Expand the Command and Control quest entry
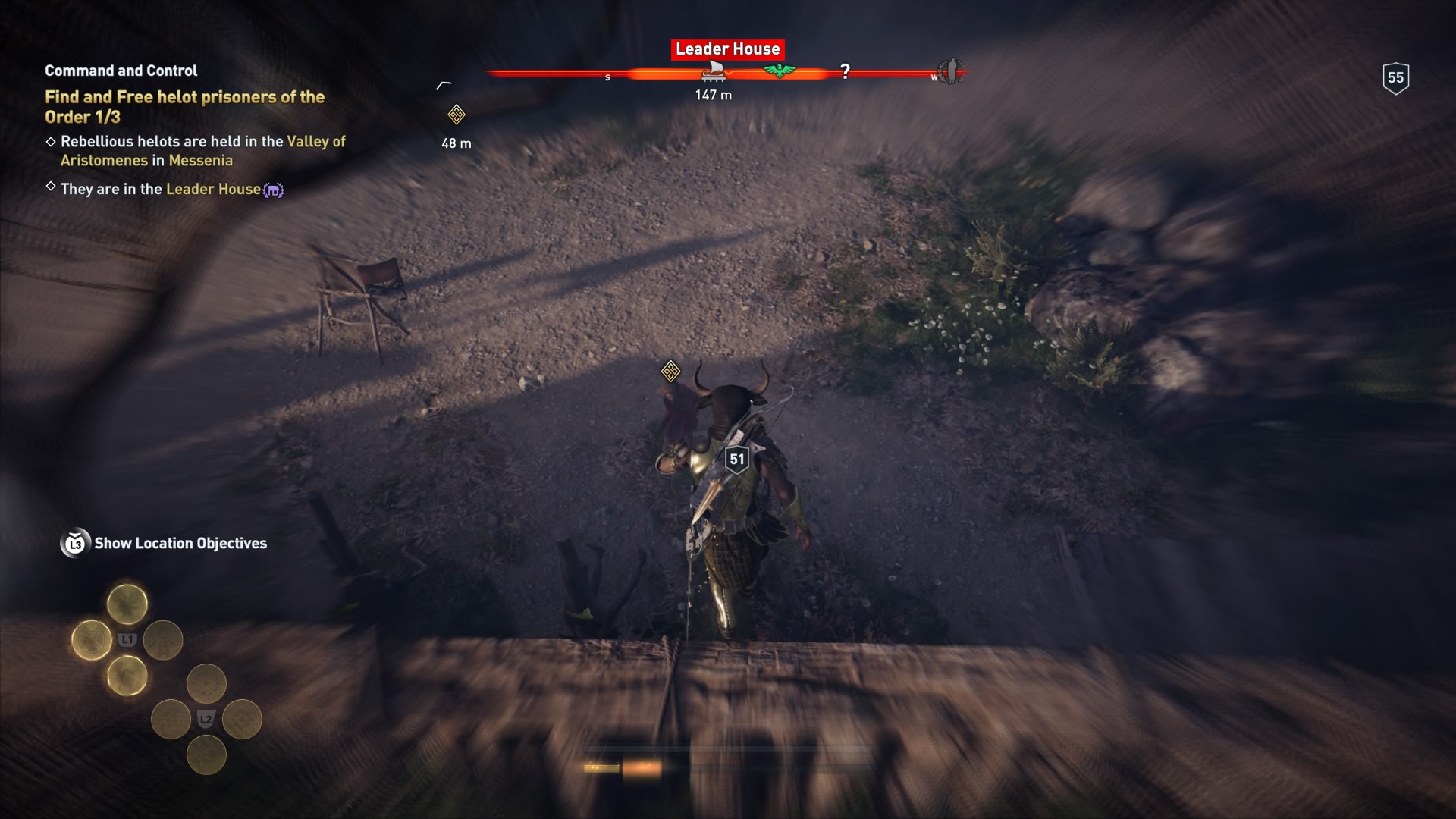The width and height of the screenshot is (1456, 819). [120, 71]
